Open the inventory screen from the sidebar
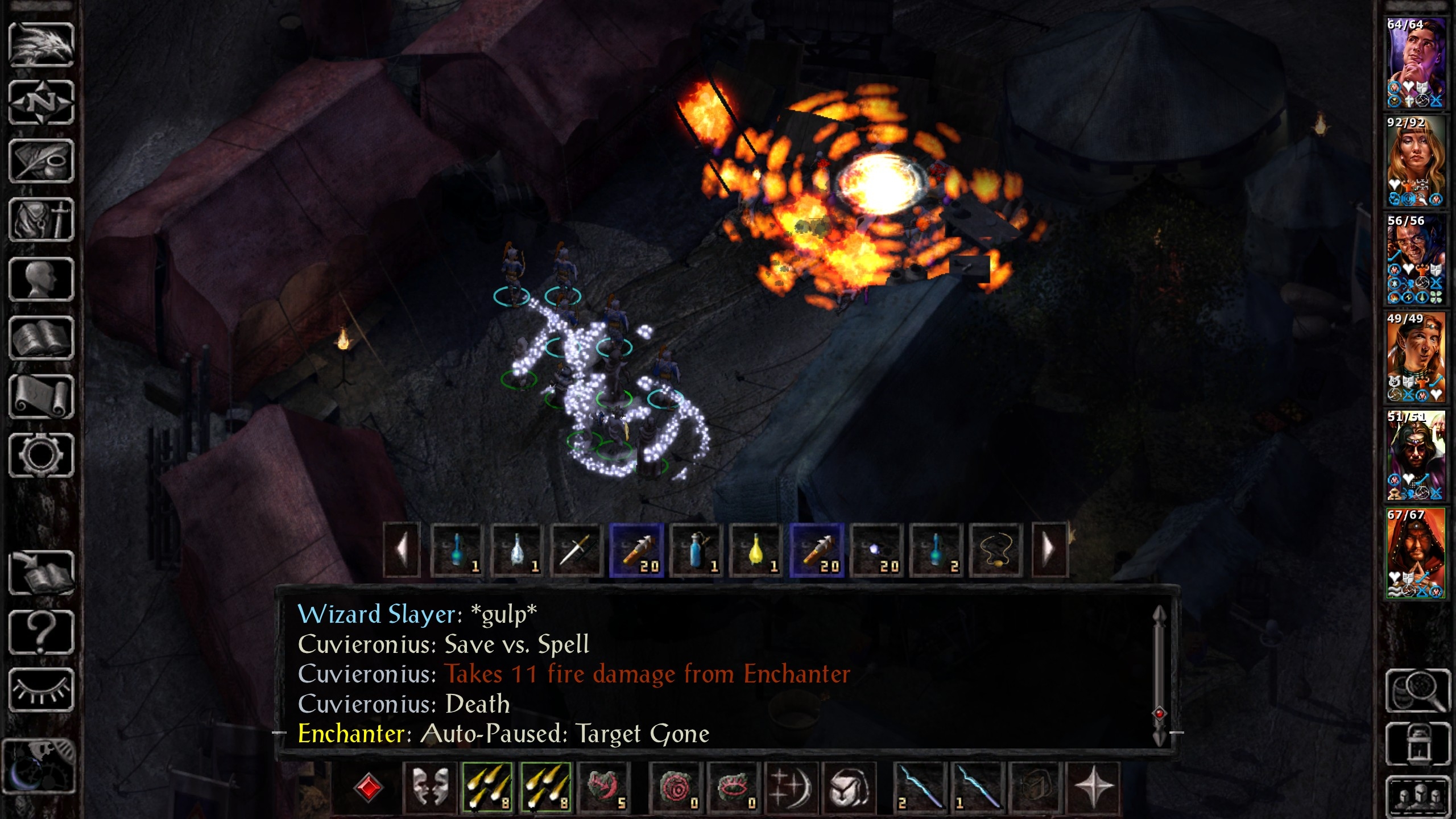The height and width of the screenshot is (819, 1456). (41, 221)
